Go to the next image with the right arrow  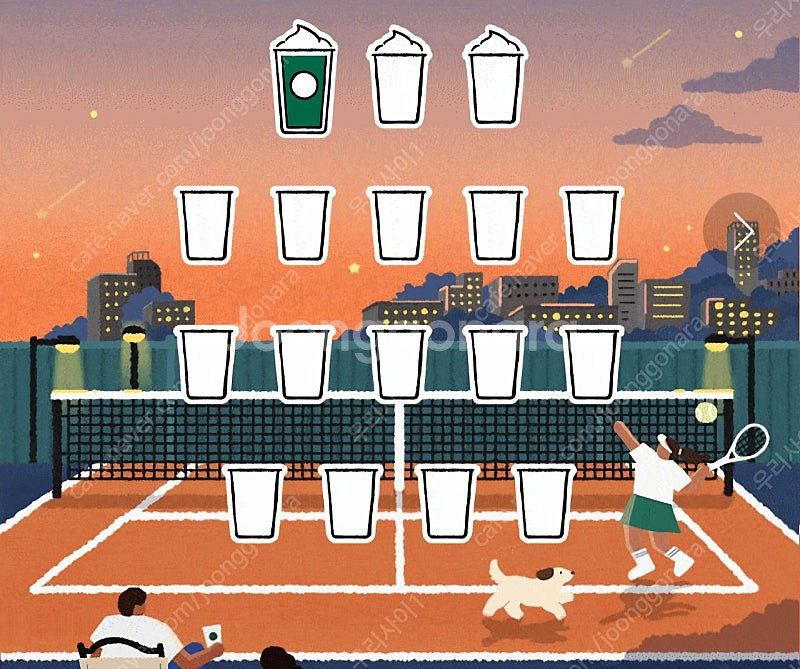coord(742,231)
